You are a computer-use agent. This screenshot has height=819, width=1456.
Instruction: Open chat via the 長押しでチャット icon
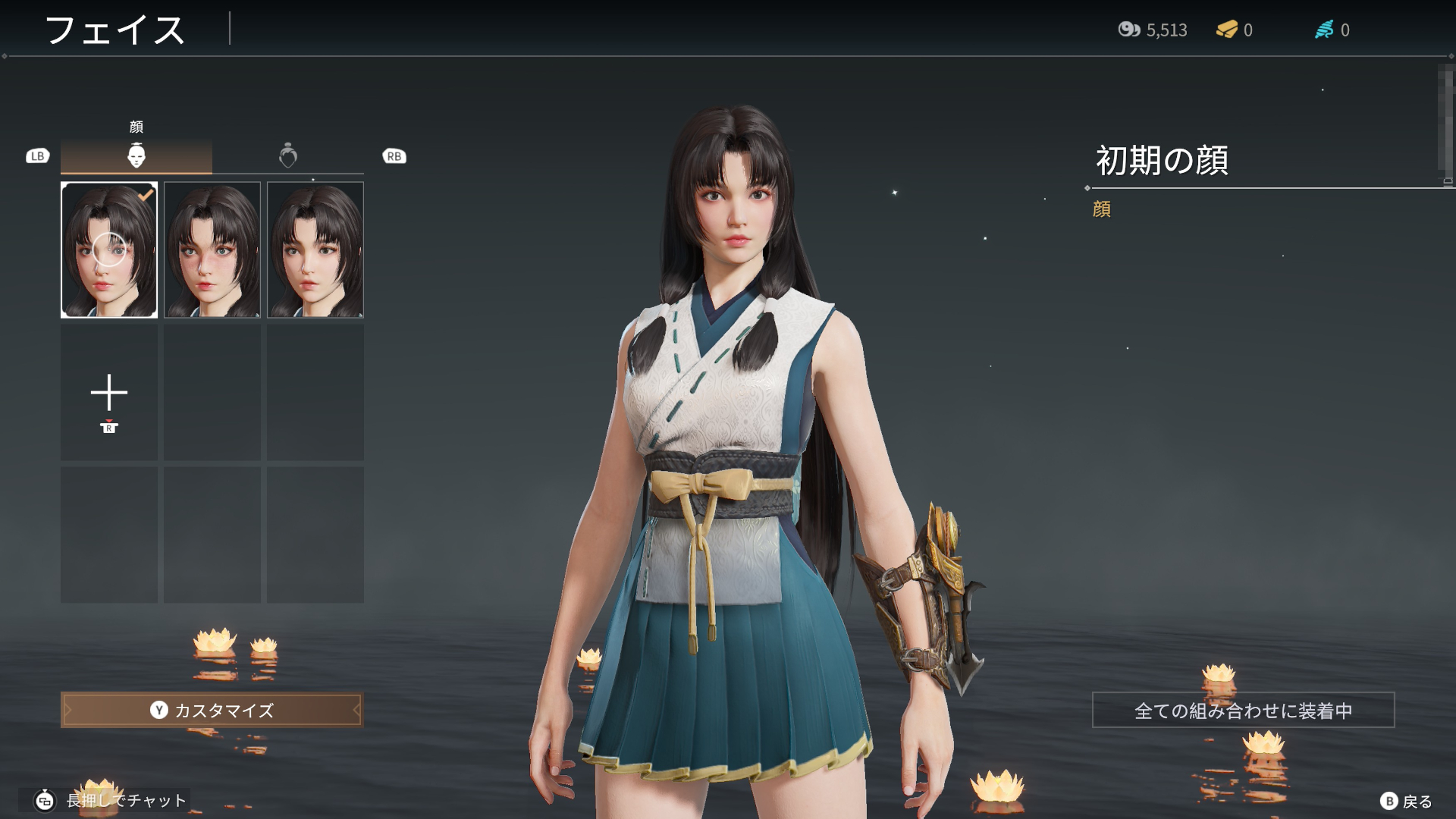45,800
